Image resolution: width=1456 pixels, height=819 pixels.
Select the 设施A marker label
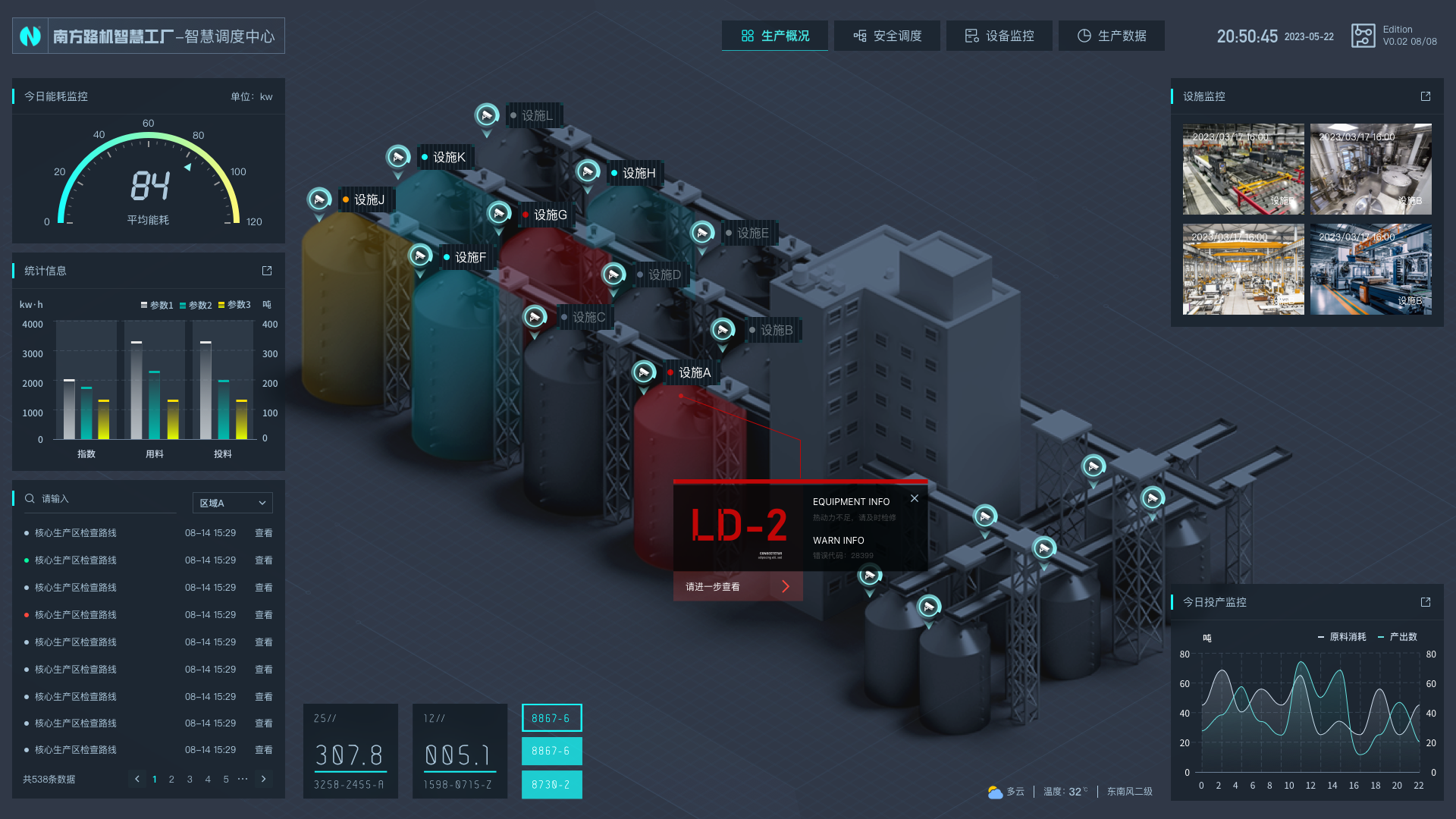694,372
